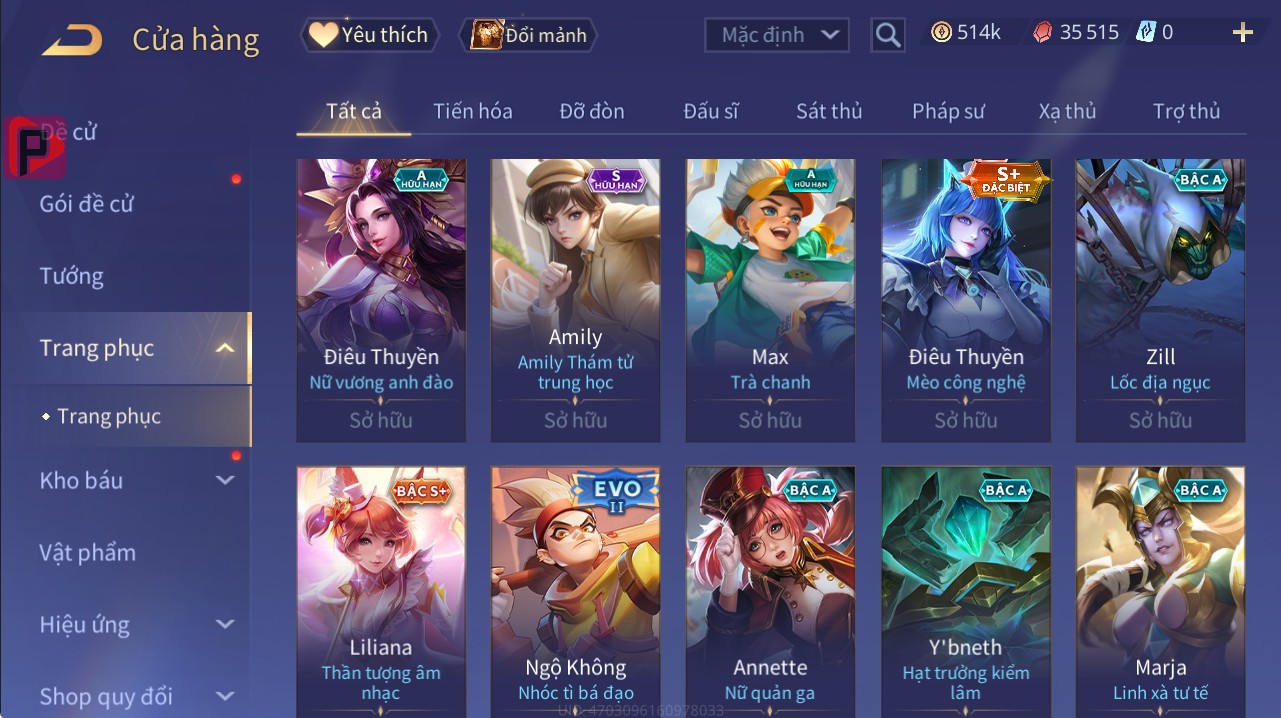
Task: Filter by the Sát thủ tab
Action: (x=829, y=111)
